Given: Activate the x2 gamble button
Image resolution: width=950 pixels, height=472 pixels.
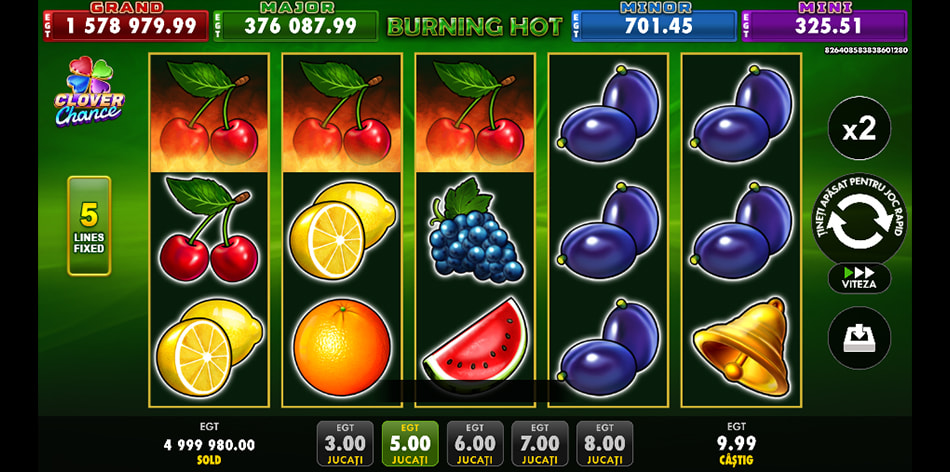Looking at the screenshot, I should point(859,128).
